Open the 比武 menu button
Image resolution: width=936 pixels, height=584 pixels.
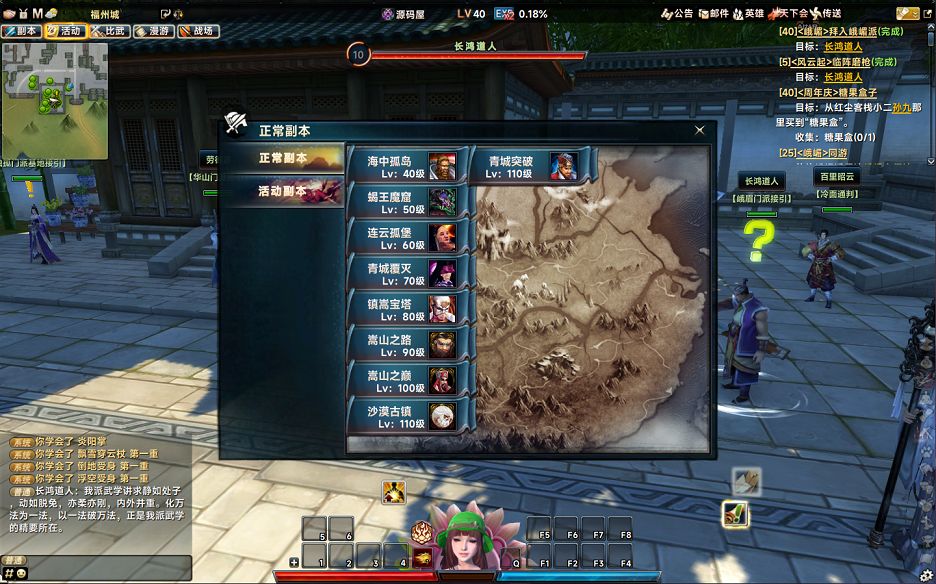(109, 31)
